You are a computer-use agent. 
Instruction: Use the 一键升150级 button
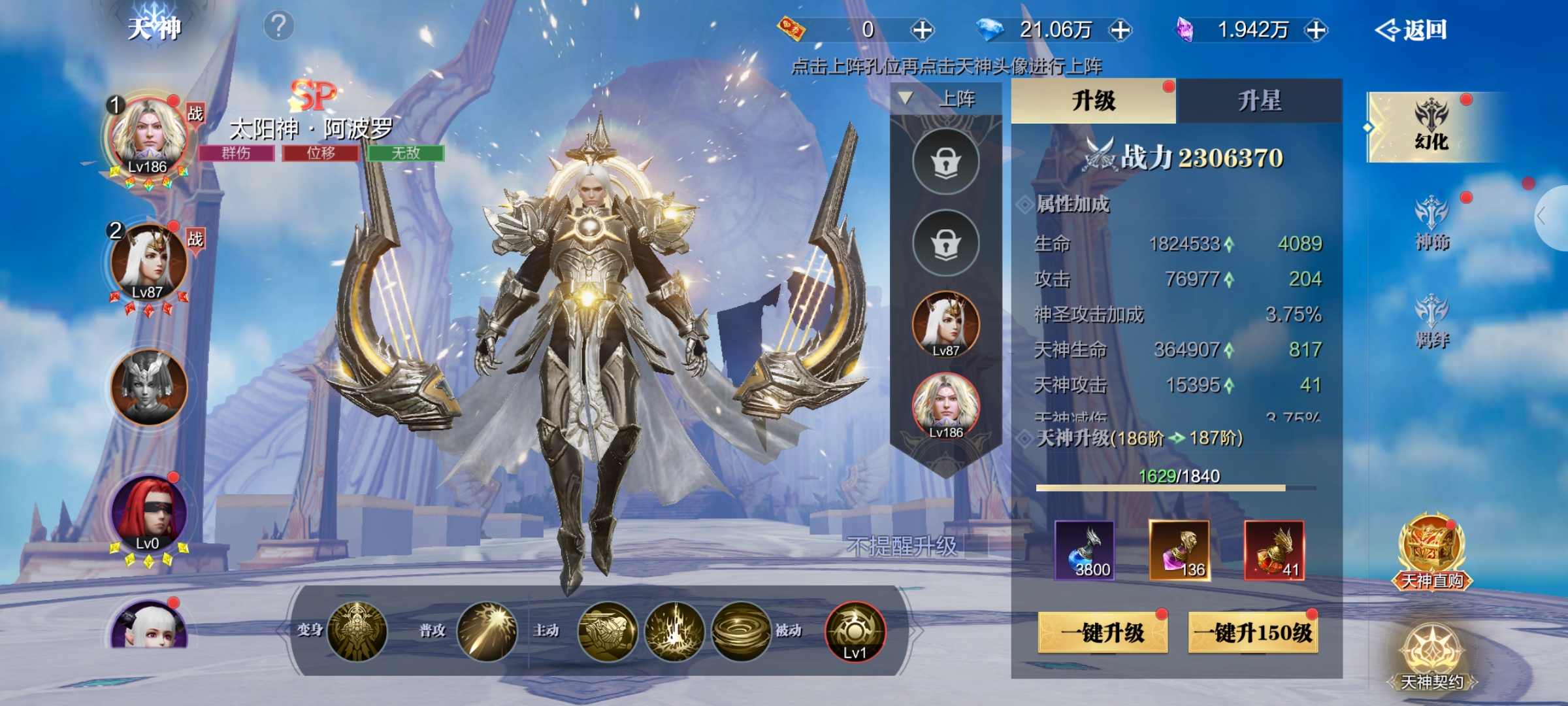(1252, 632)
